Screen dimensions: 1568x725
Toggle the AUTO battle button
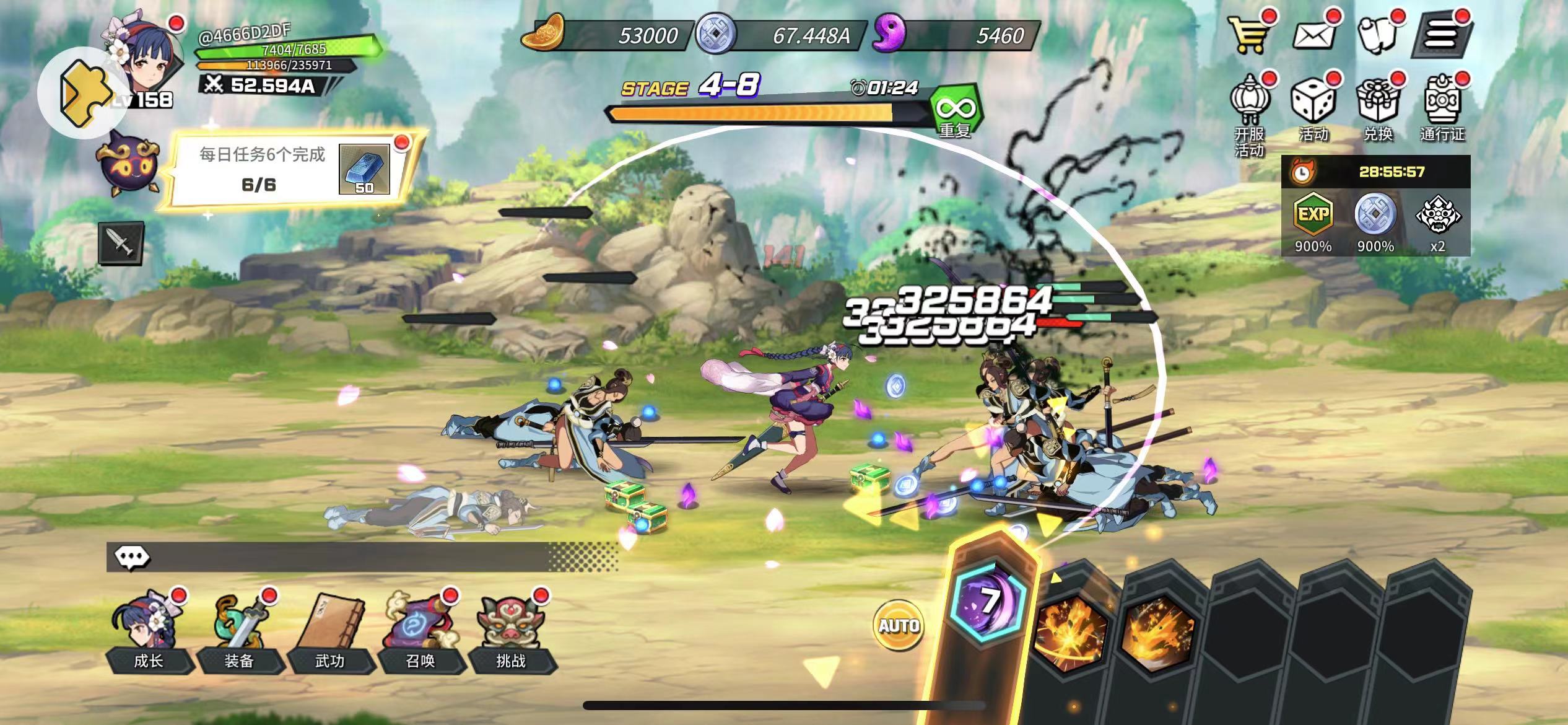[x=899, y=625]
